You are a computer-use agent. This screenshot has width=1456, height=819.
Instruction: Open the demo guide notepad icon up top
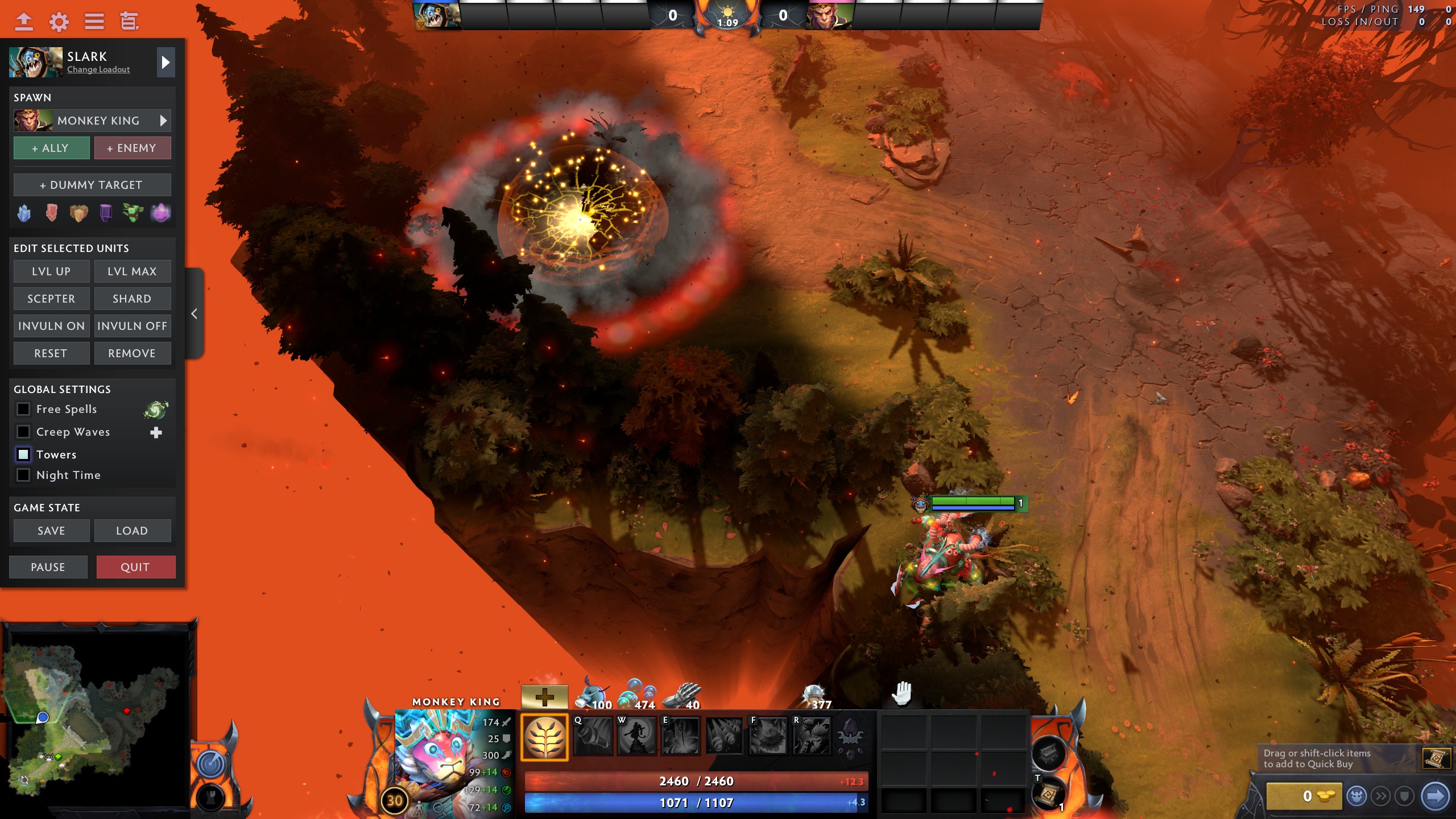pos(130,22)
